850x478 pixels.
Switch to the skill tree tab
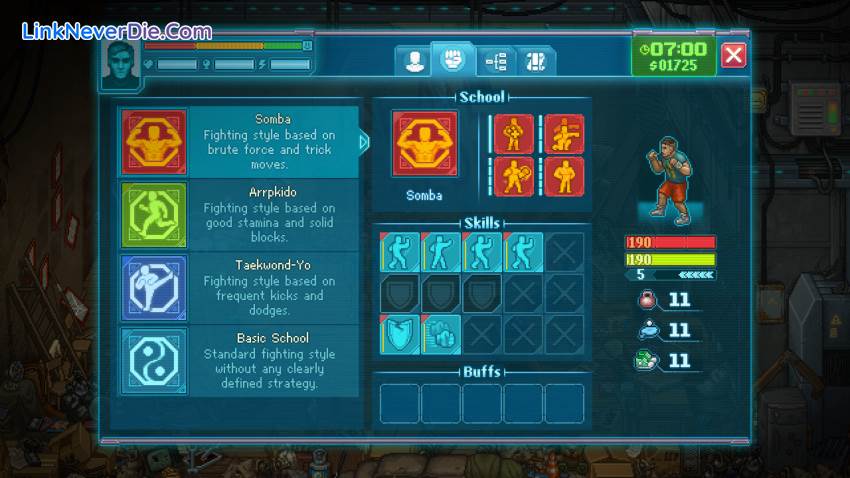[496, 61]
